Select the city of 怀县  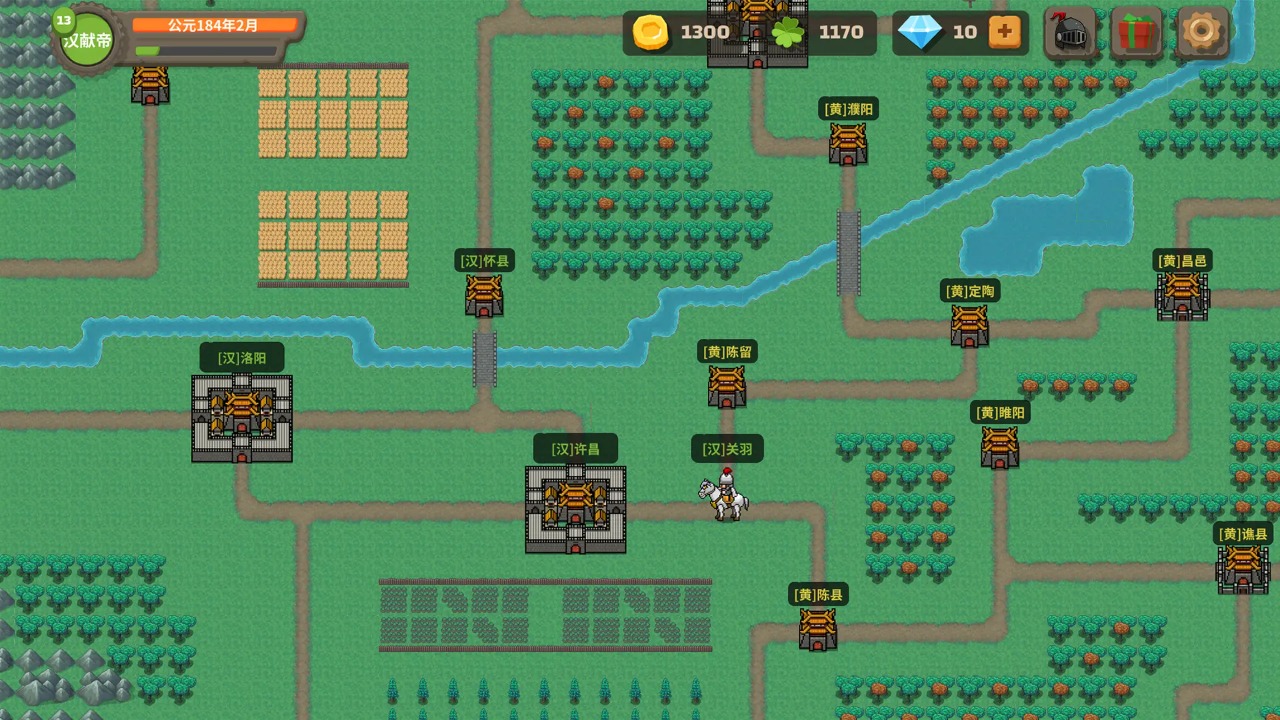[484, 293]
